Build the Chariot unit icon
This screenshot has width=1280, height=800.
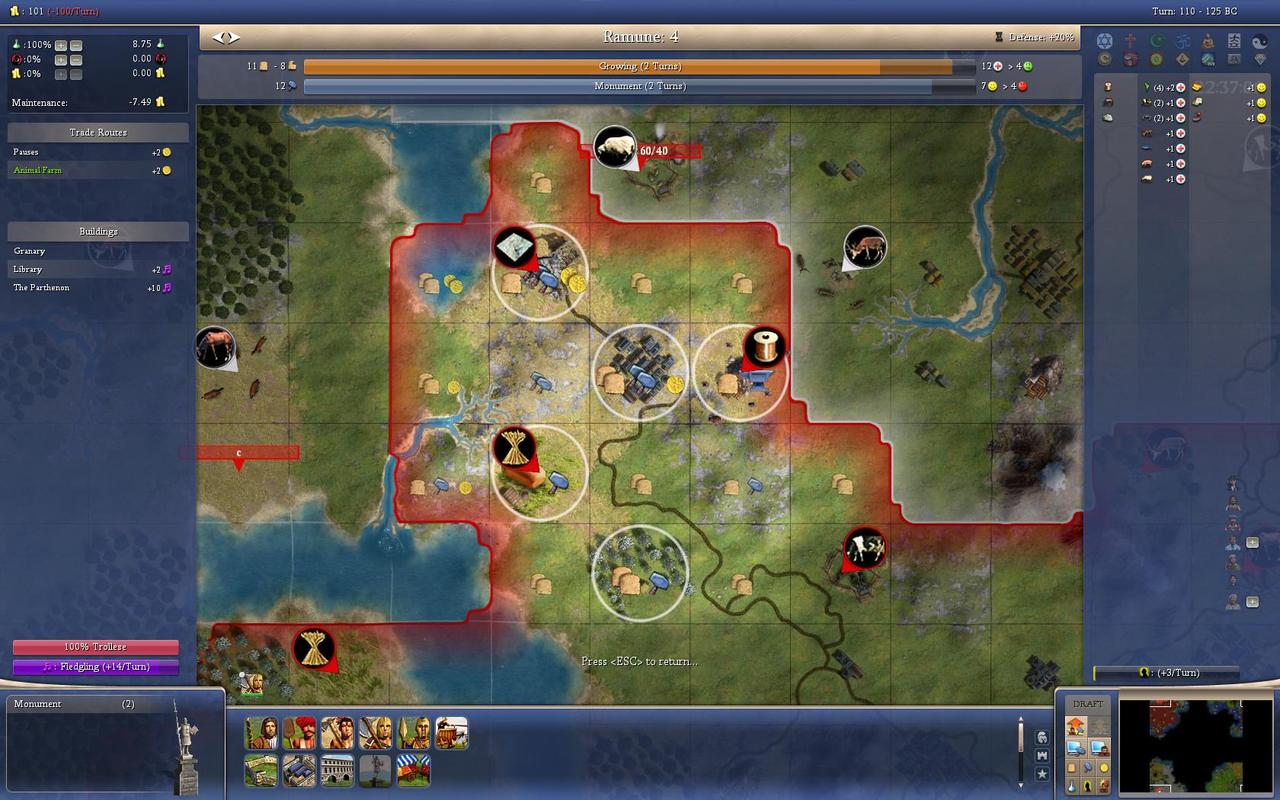(x=452, y=733)
